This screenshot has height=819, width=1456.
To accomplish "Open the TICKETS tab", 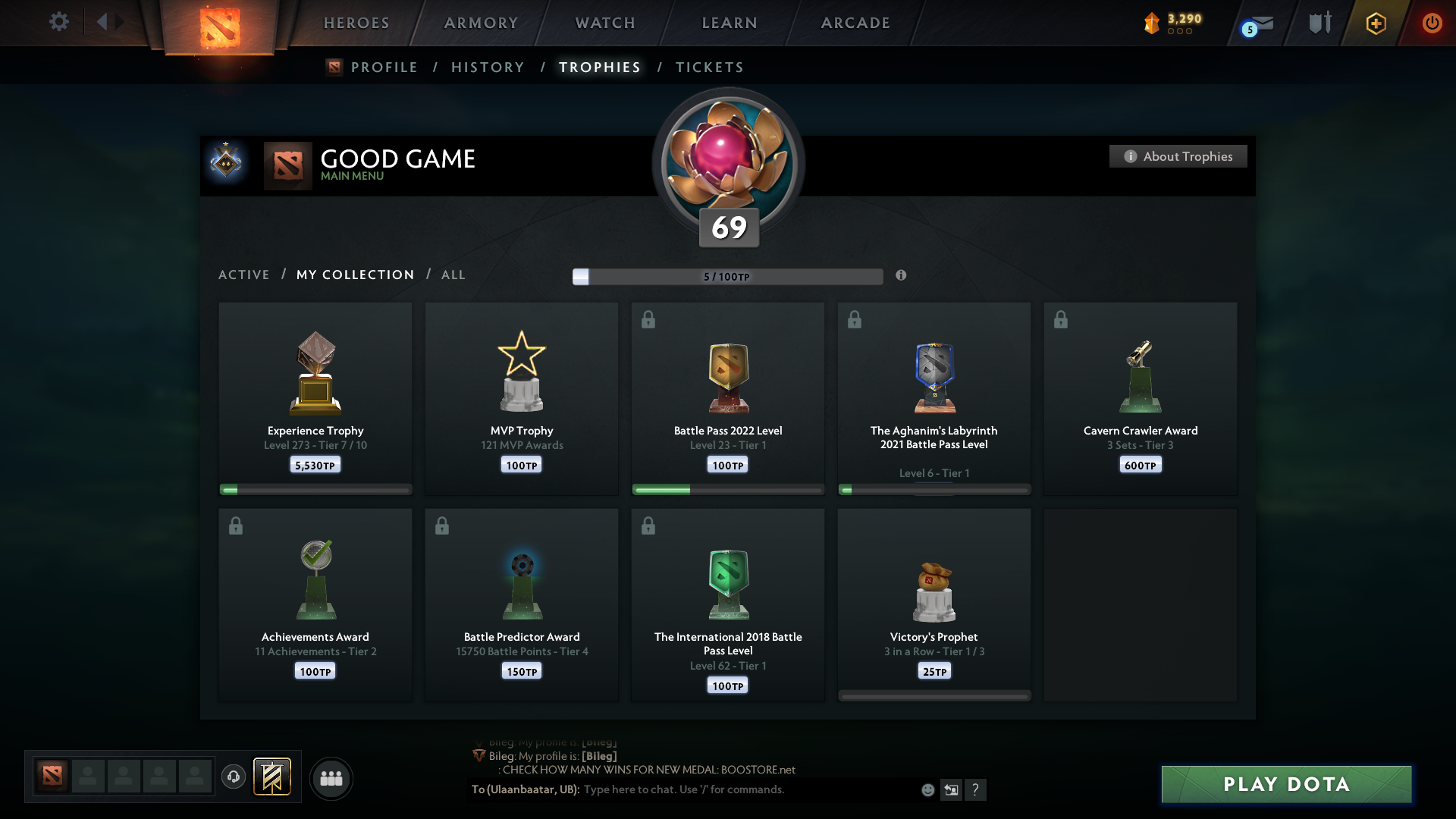I will coord(709,67).
